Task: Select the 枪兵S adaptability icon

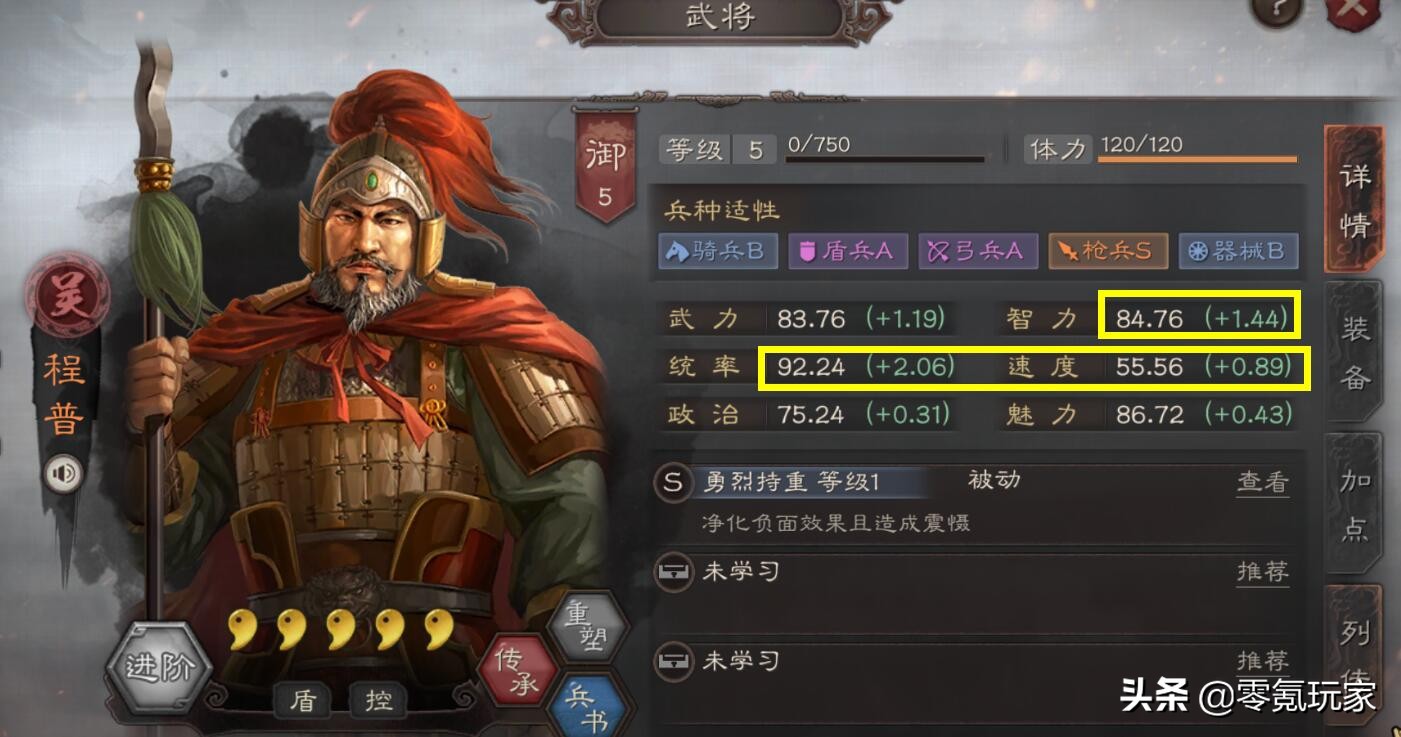Action: pyautogui.click(x=1107, y=252)
